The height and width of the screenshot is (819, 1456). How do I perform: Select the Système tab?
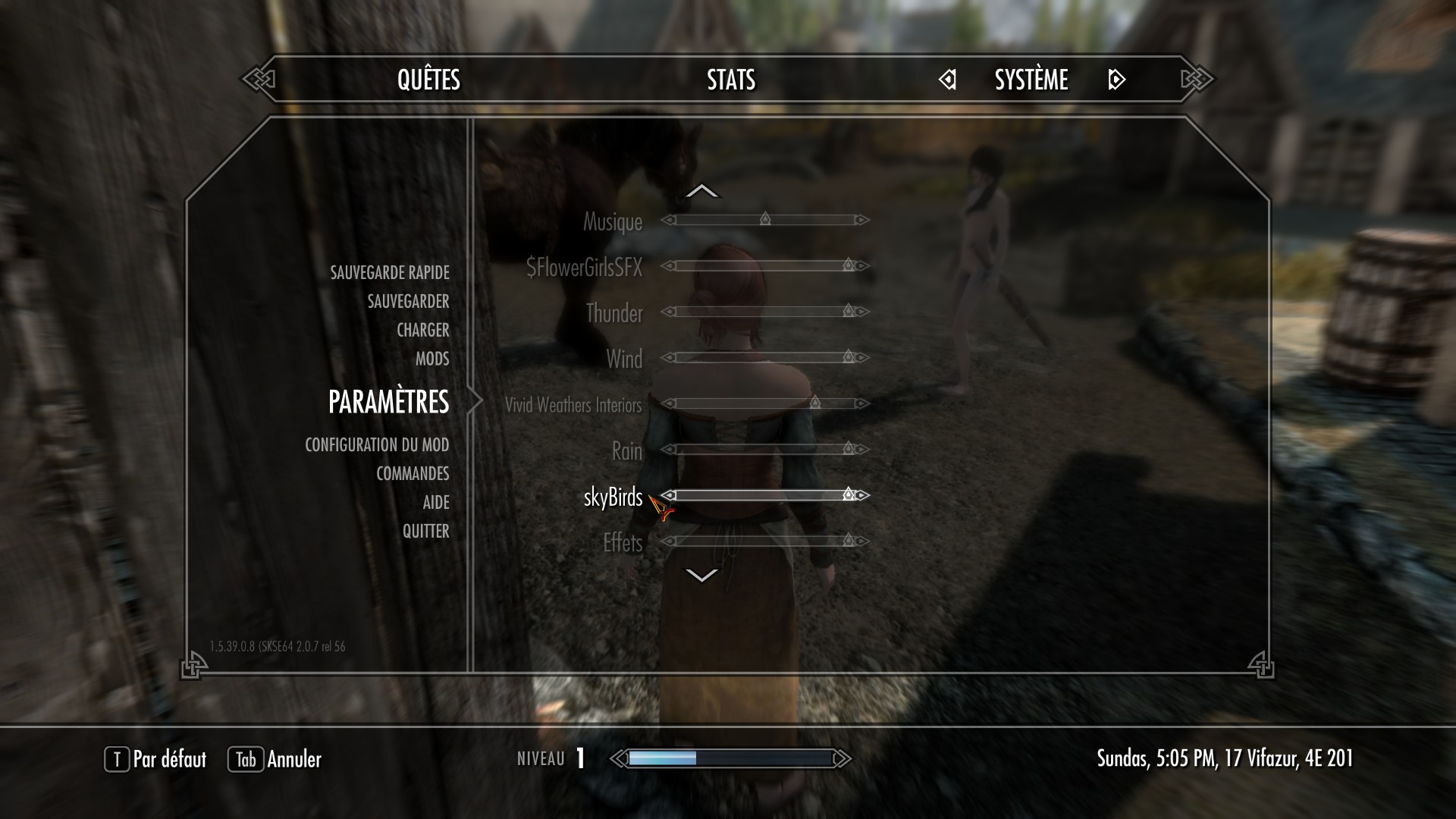[x=1031, y=80]
